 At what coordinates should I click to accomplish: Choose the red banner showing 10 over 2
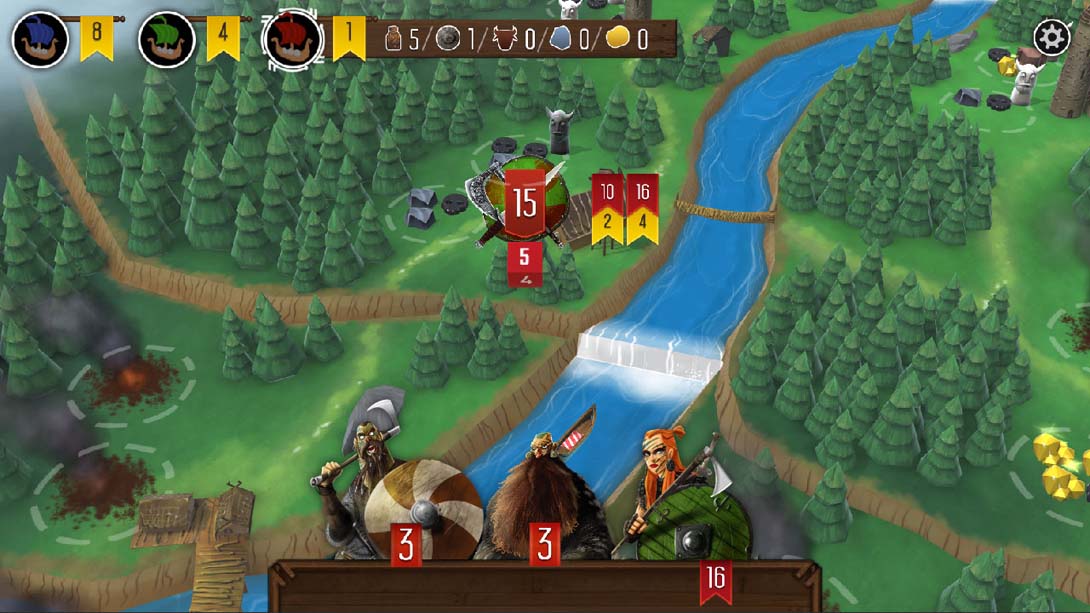click(x=607, y=210)
